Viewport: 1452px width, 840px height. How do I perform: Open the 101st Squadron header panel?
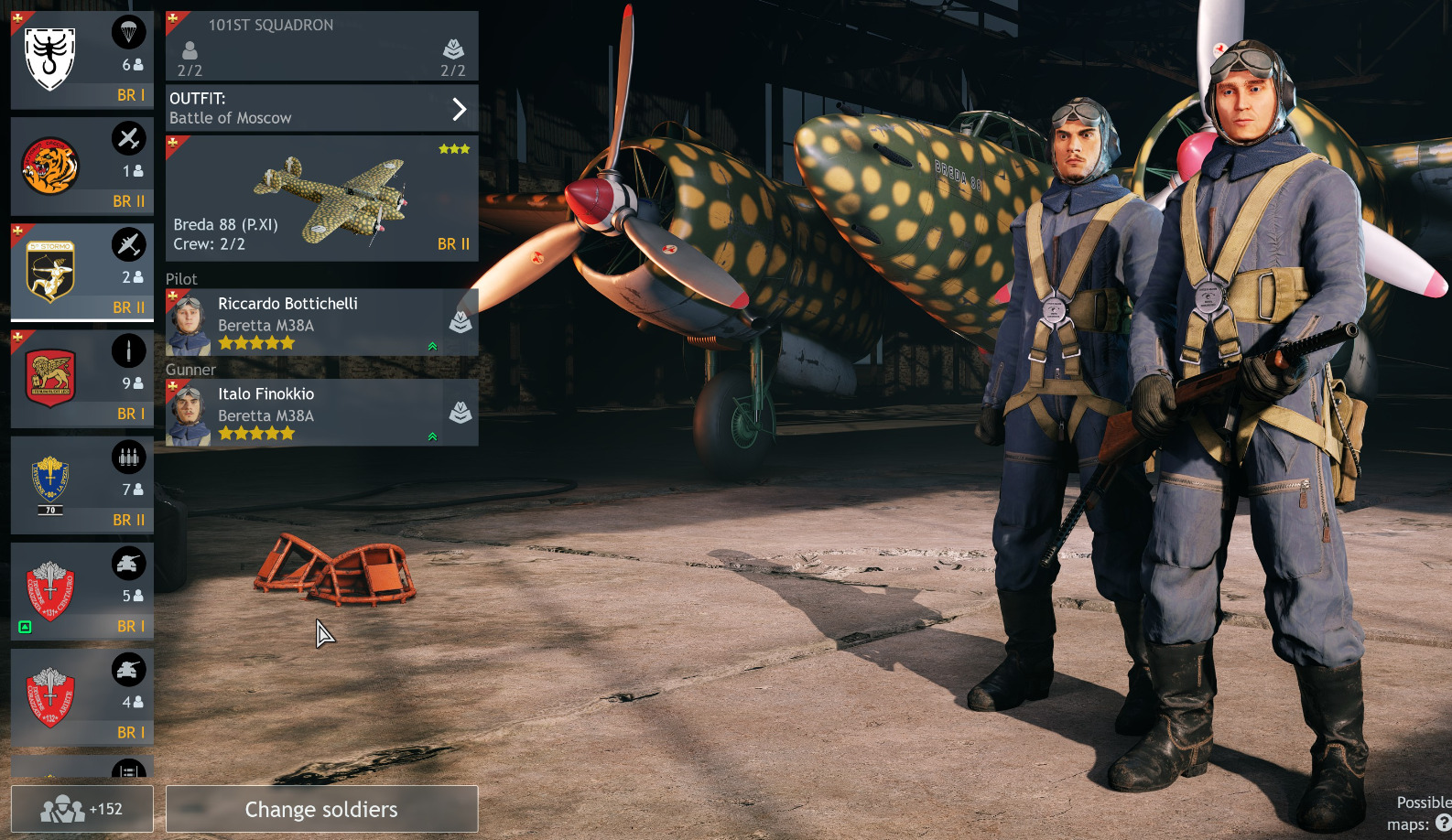321,46
